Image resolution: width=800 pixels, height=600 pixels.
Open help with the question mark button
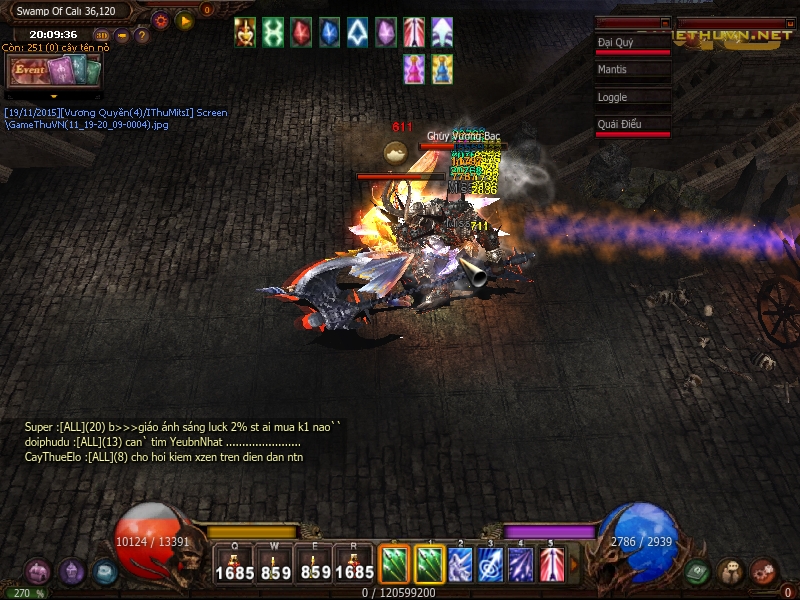click(142, 36)
